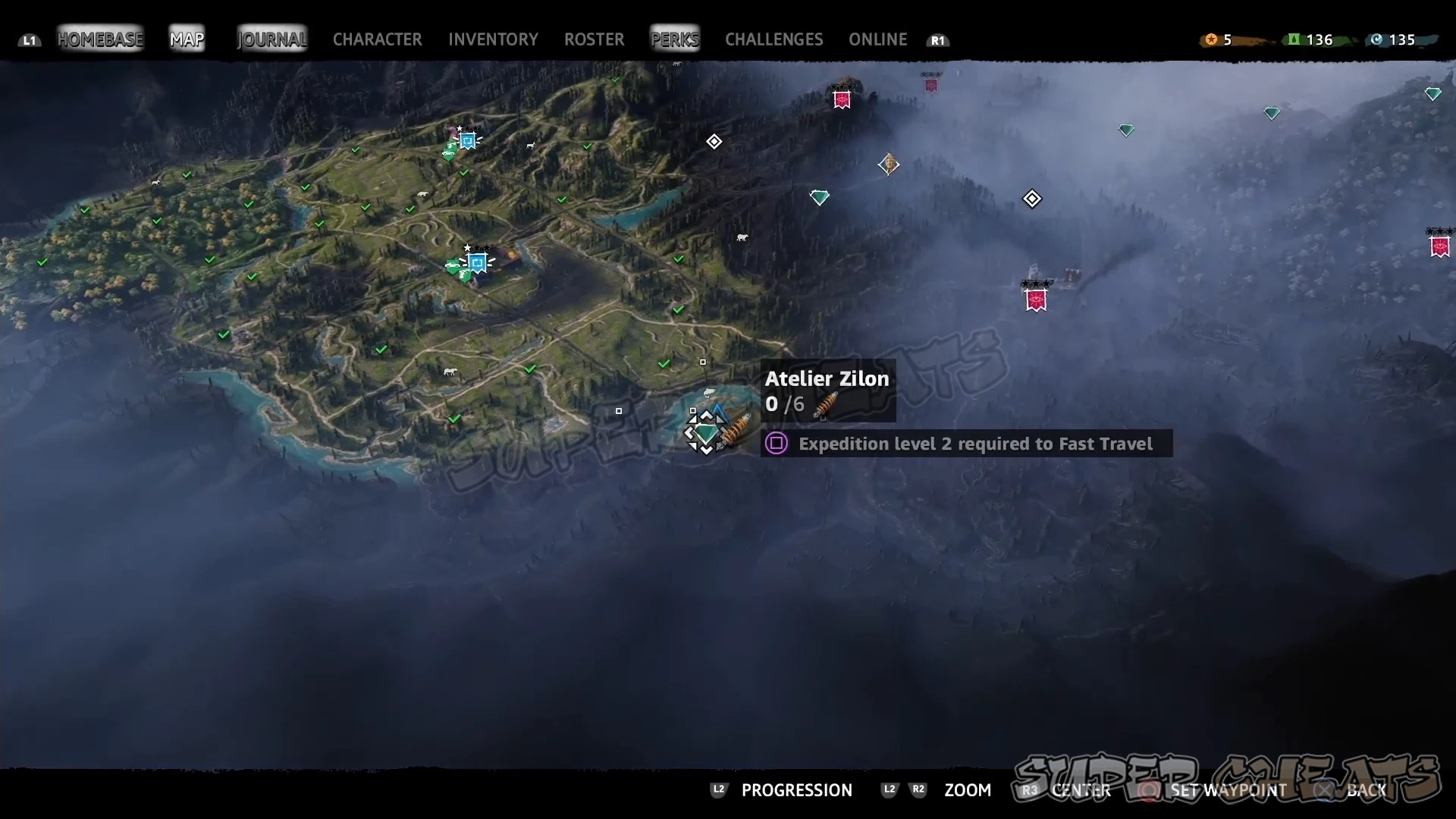Select the Atelier Zilon expedition marker
The height and width of the screenshot is (819, 1456).
tap(707, 433)
